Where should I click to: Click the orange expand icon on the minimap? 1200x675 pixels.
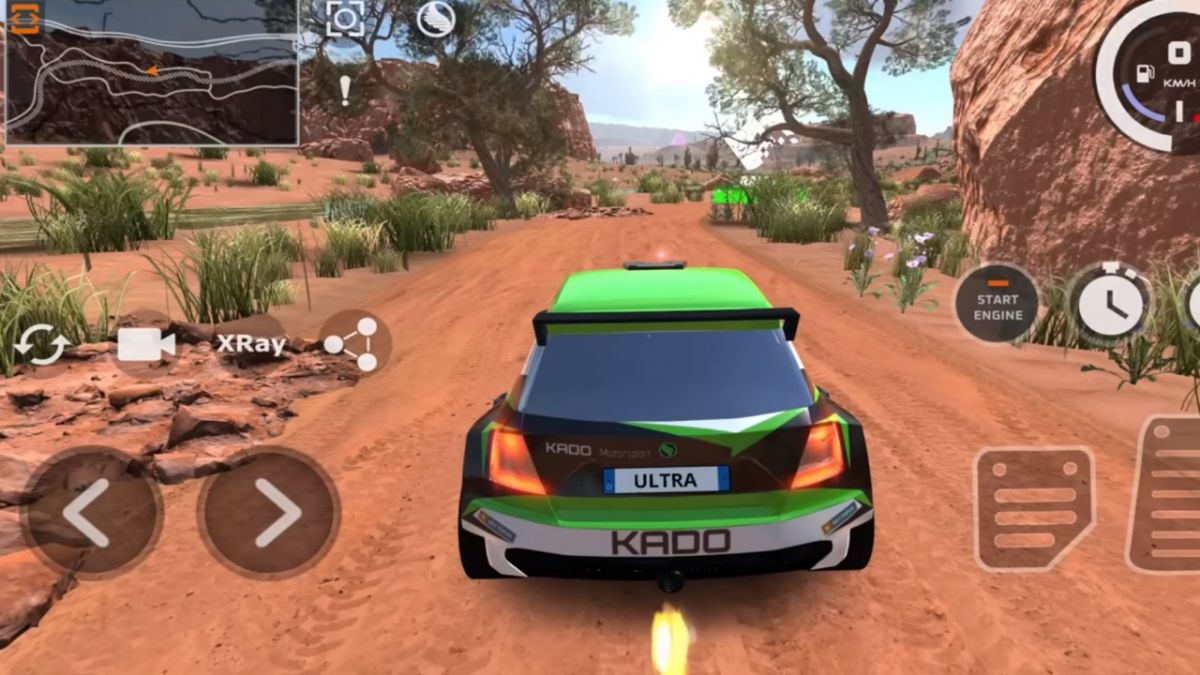click(24, 19)
